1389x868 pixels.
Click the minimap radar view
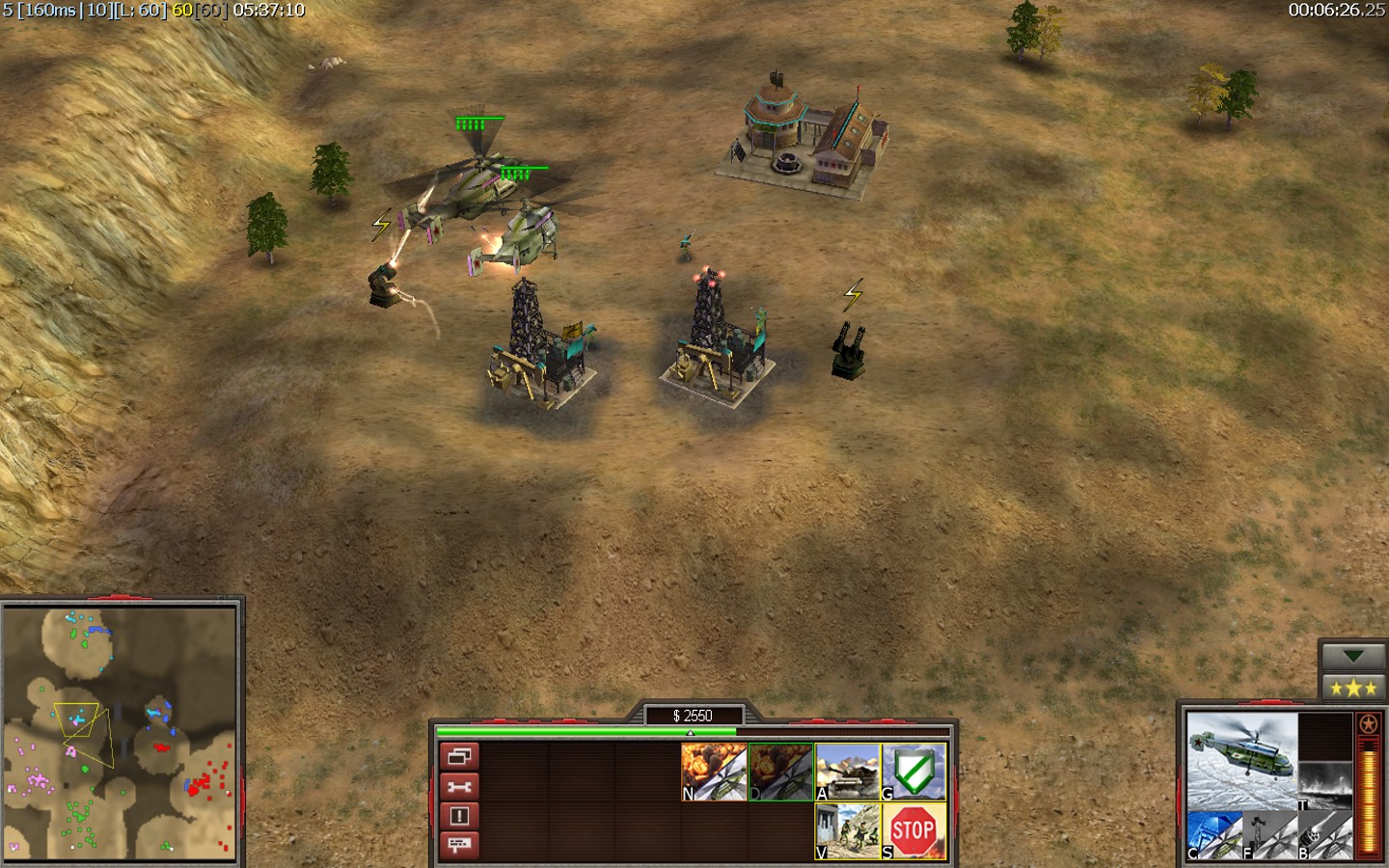(x=120, y=733)
